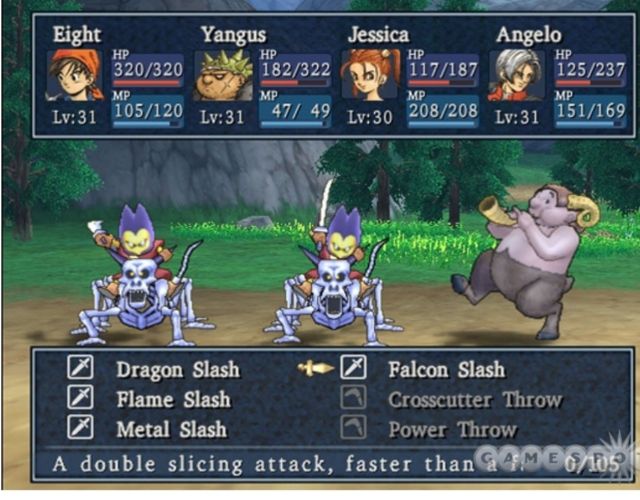Click Yangus's character portrait
The height and width of the screenshot is (500, 640).
coord(222,76)
